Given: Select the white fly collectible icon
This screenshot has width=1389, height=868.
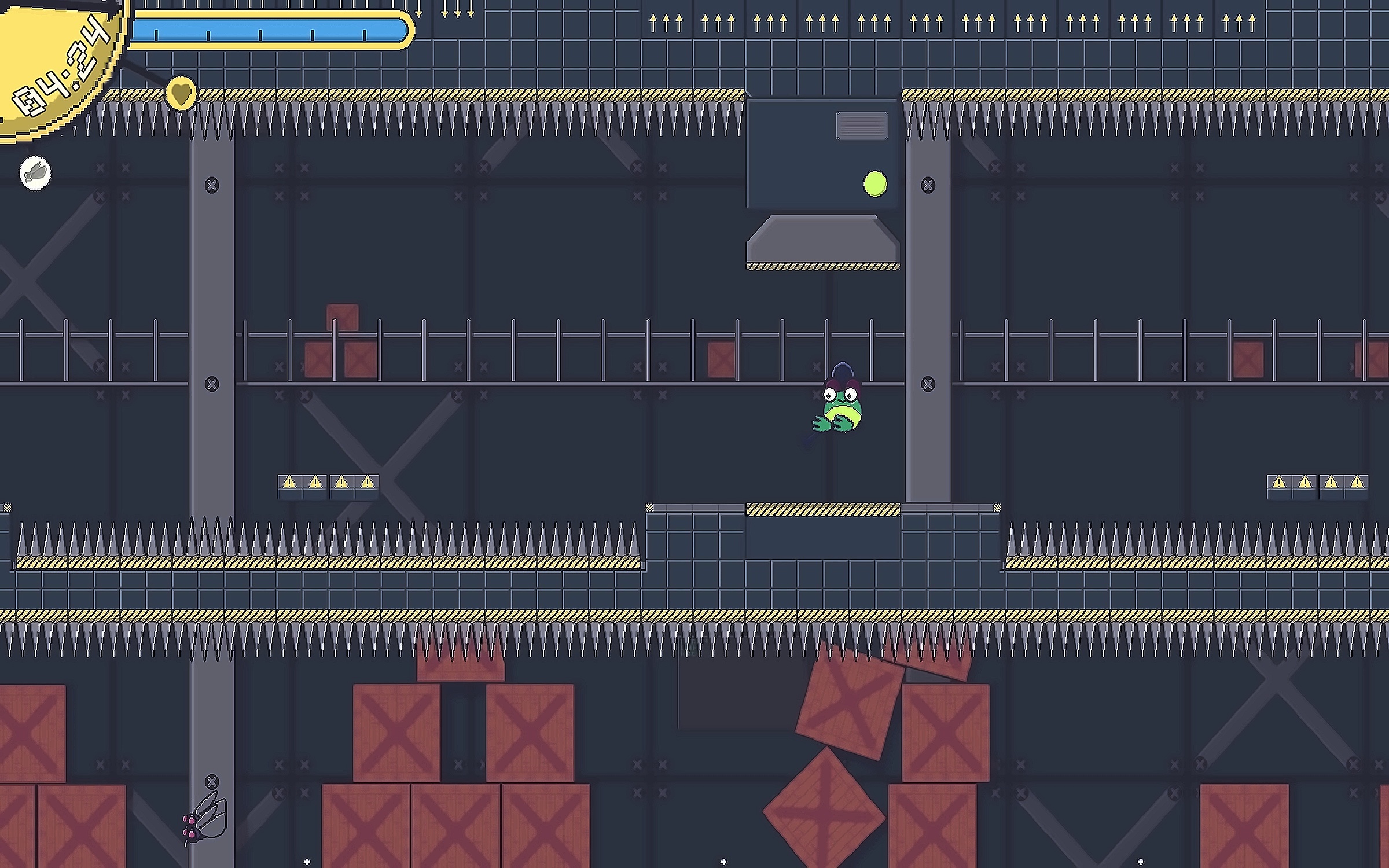Looking at the screenshot, I should [x=35, y=172].
